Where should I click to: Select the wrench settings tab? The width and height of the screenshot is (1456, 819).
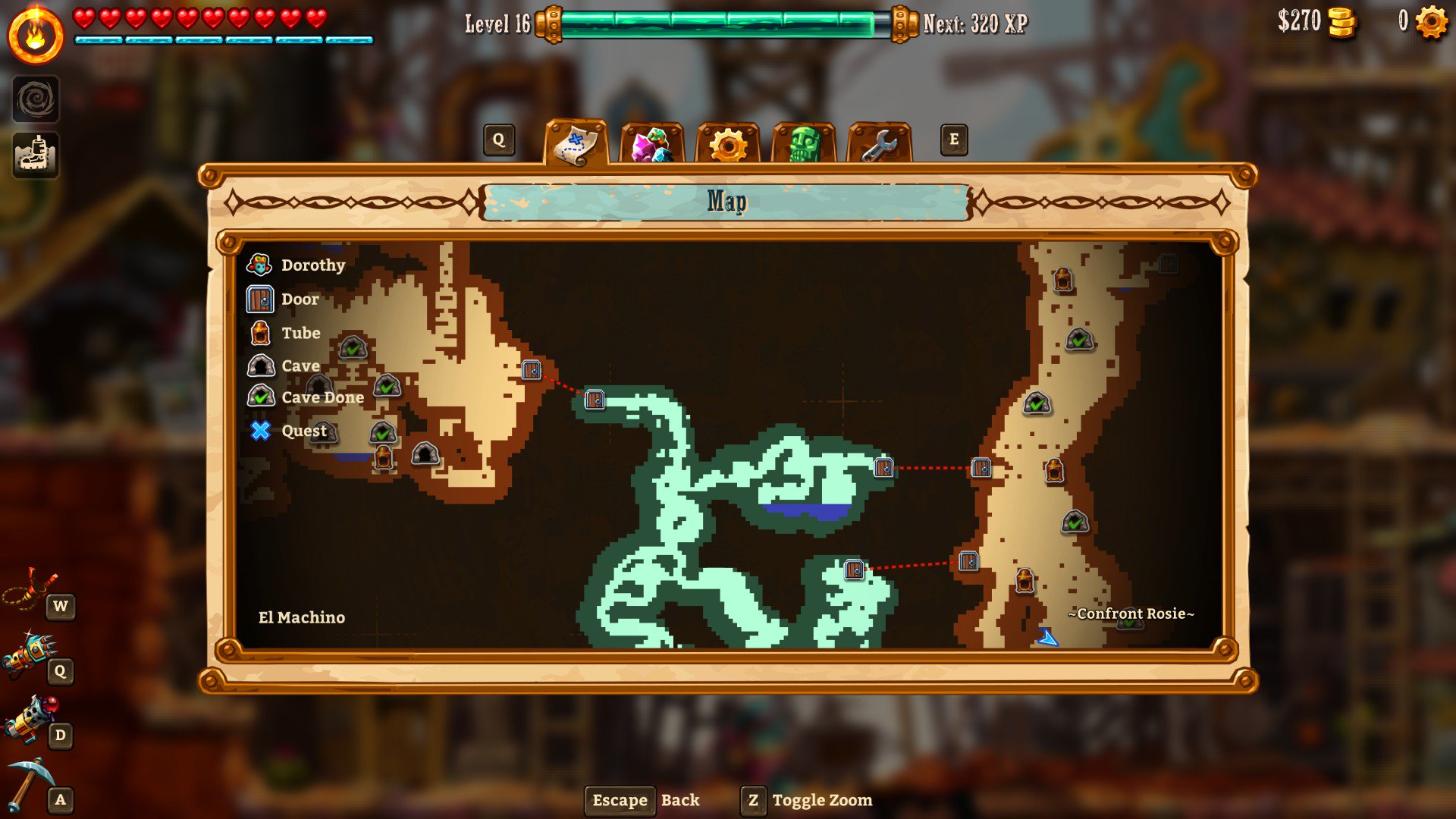[879, 144]
